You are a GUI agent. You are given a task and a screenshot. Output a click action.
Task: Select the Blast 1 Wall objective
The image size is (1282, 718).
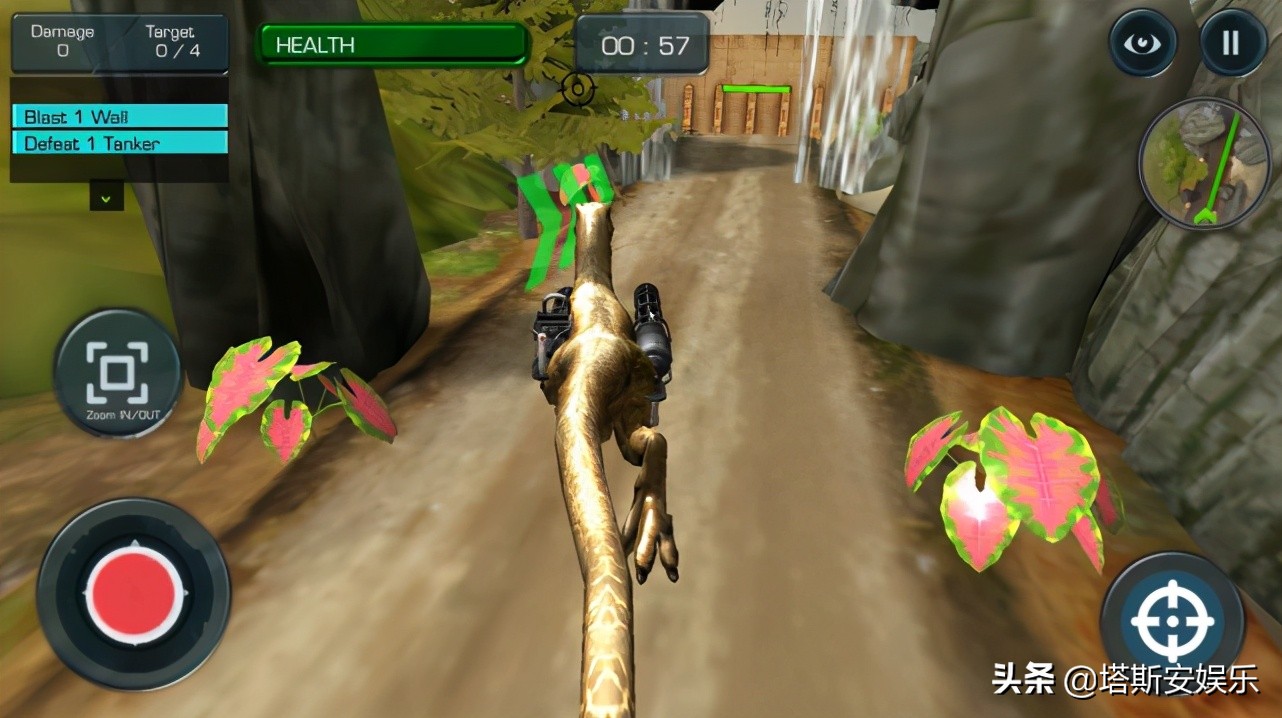point(119,117)
